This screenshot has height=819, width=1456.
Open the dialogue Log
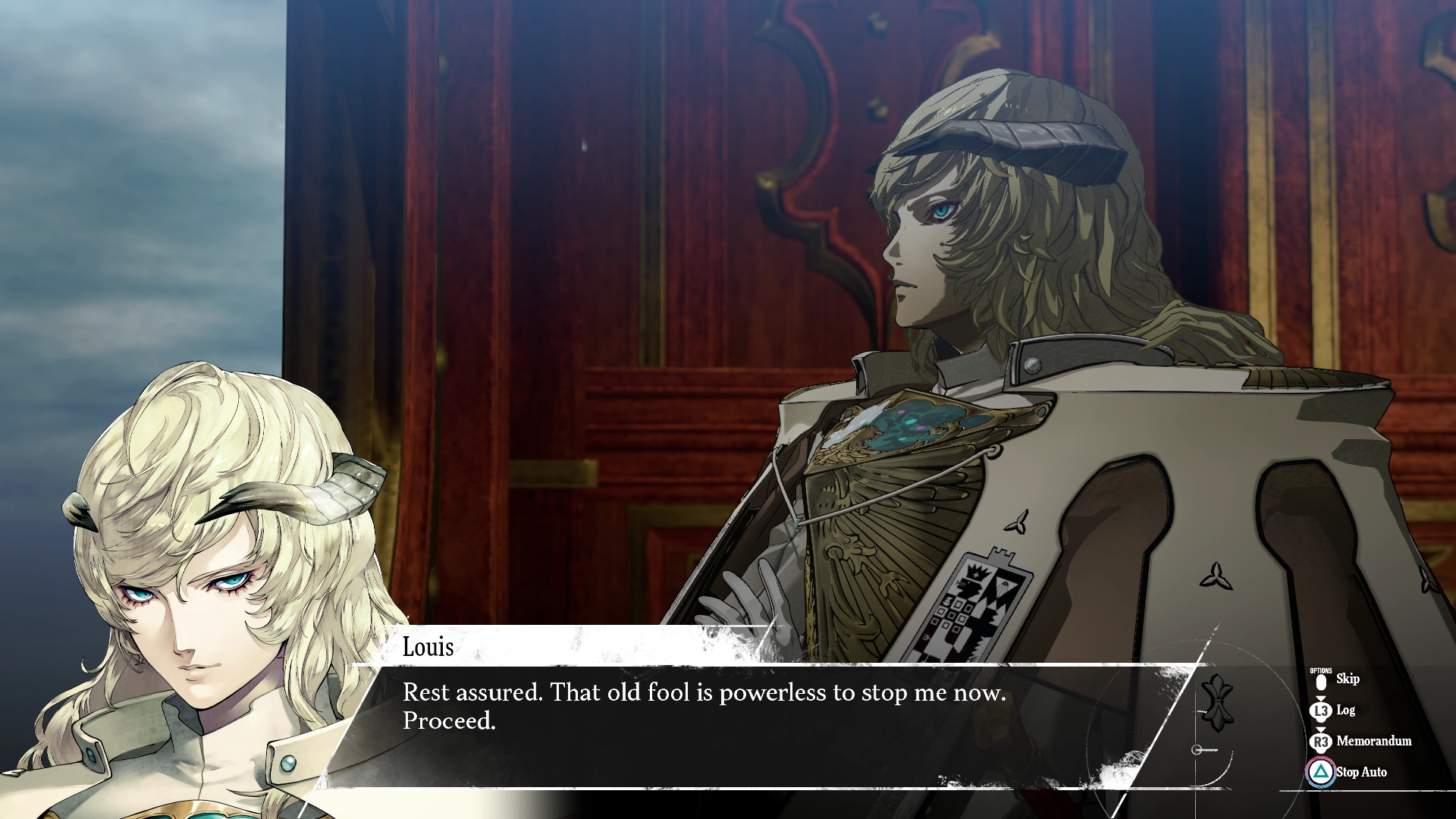tap(1345, 711)
